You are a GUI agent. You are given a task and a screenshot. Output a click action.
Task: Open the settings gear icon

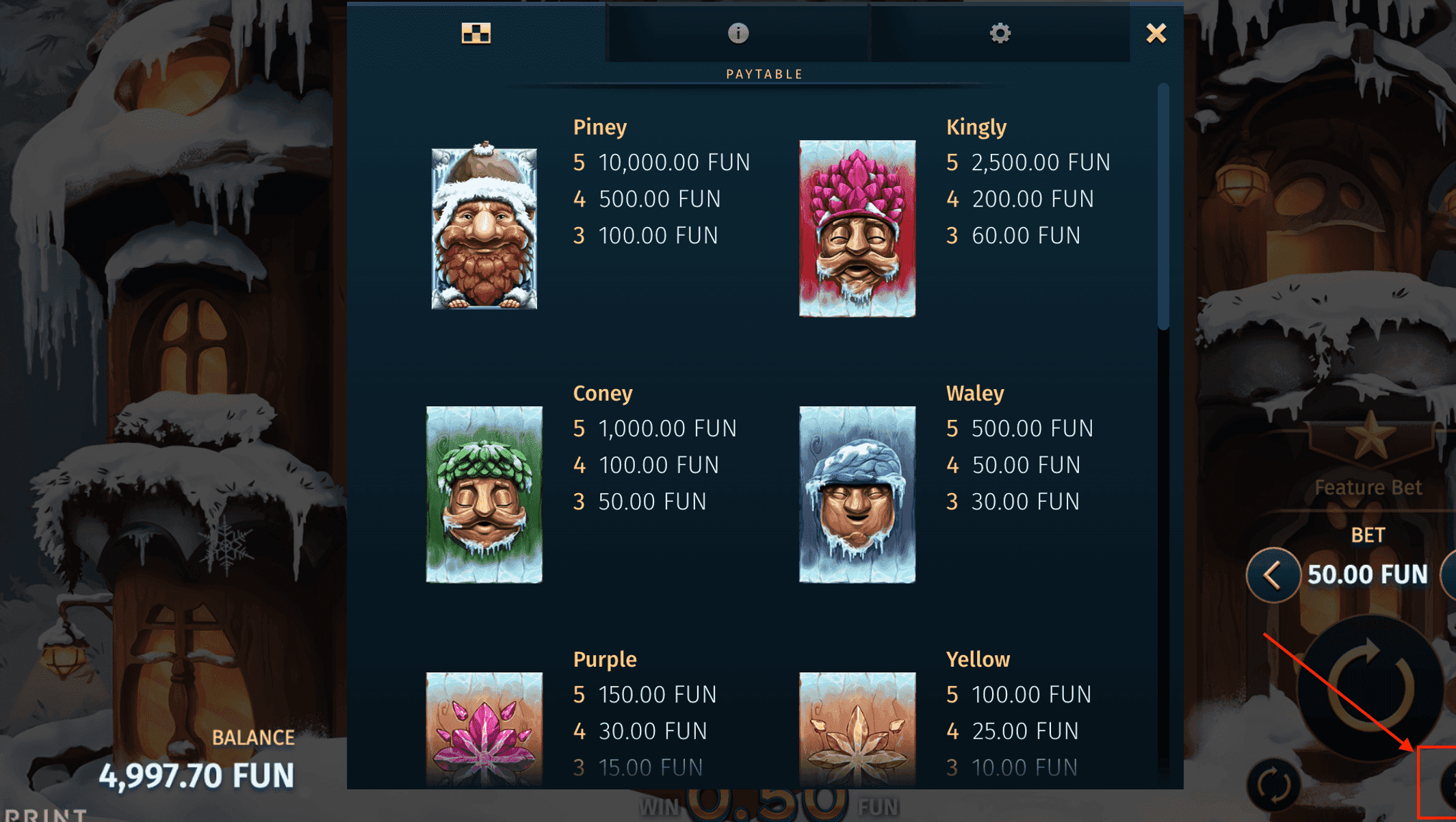(1000, 33)
